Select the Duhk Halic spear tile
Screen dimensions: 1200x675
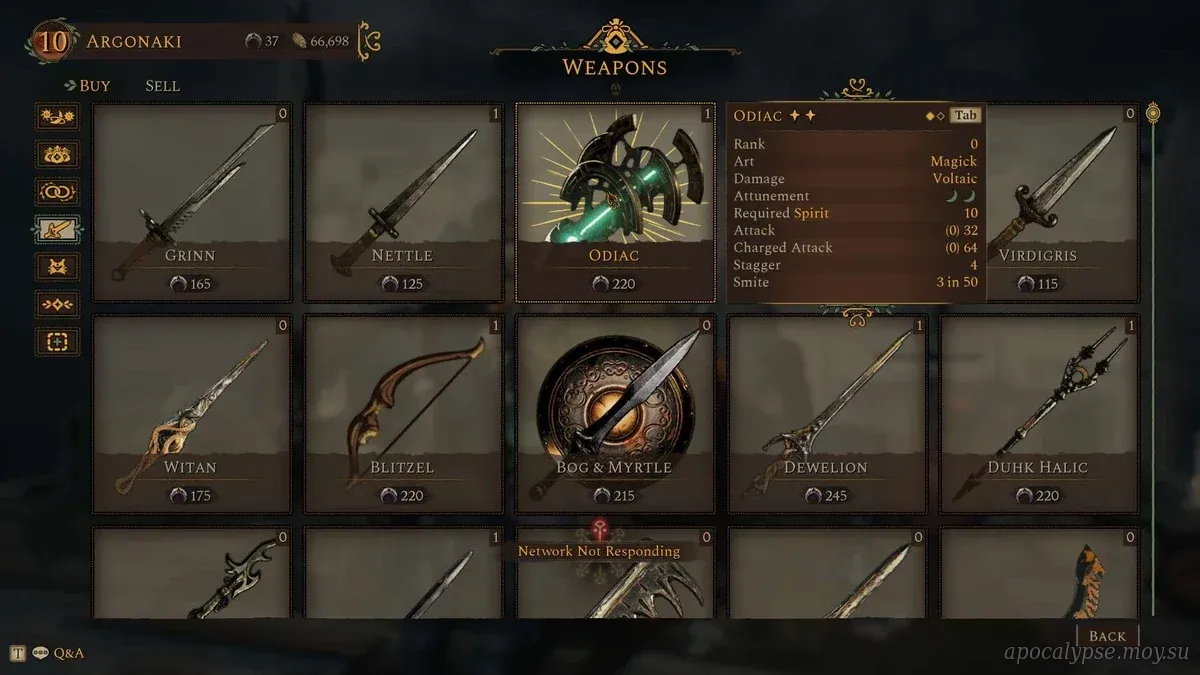click(1039, 413)
